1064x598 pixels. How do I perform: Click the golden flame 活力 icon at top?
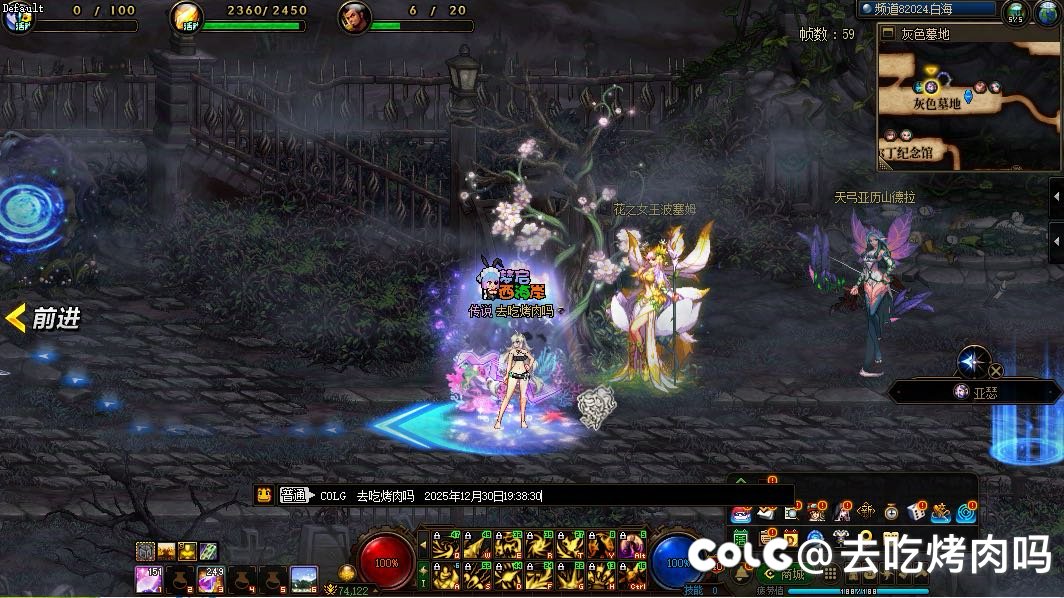click(x=186, y=16)
